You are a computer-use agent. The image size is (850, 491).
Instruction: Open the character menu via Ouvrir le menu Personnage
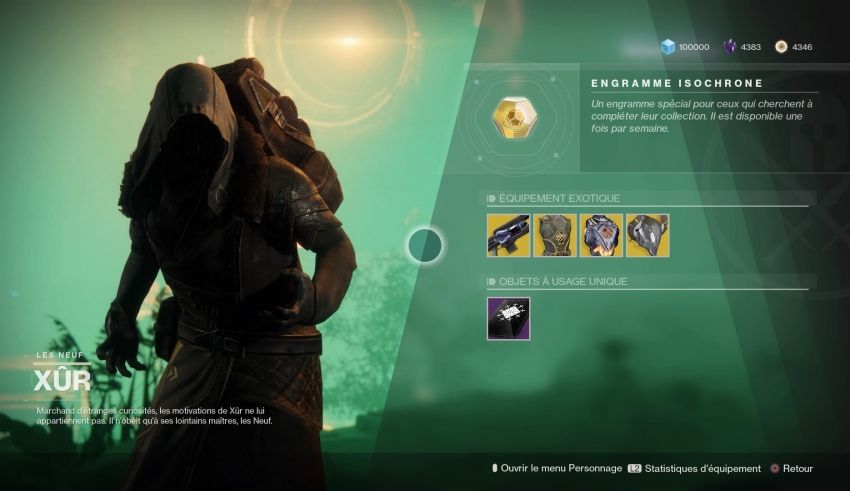[x=556, y=468]
